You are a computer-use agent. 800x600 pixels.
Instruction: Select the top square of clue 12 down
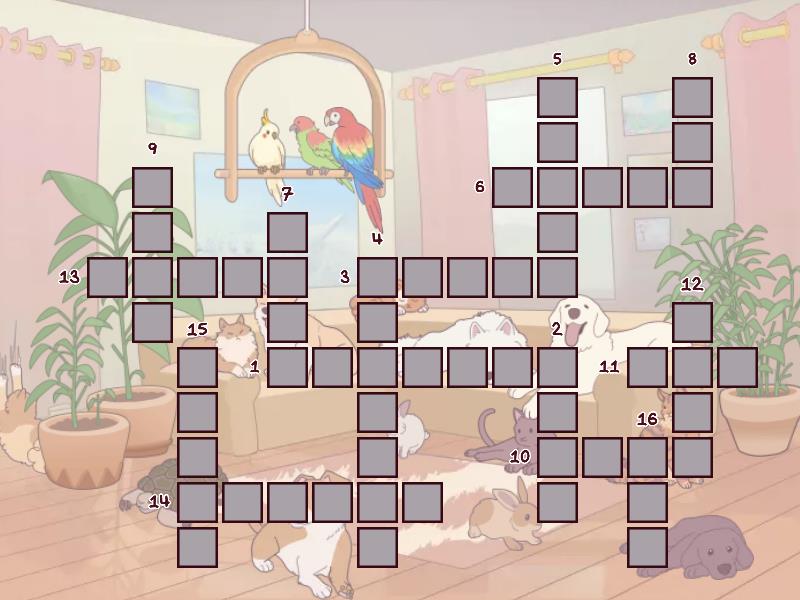[x=692, y=322]
